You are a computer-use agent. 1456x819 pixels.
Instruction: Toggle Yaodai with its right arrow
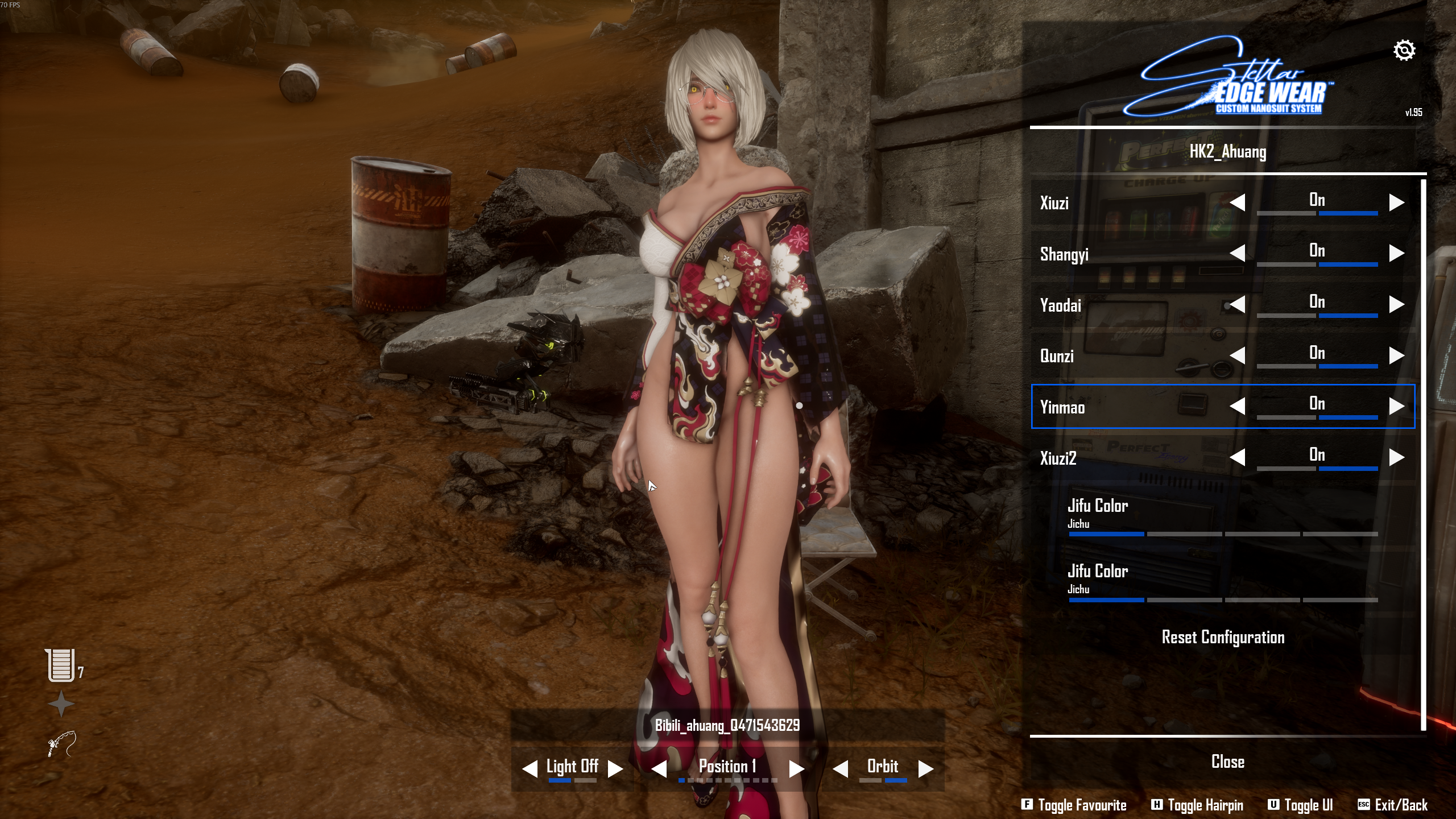coord(1396,304)
